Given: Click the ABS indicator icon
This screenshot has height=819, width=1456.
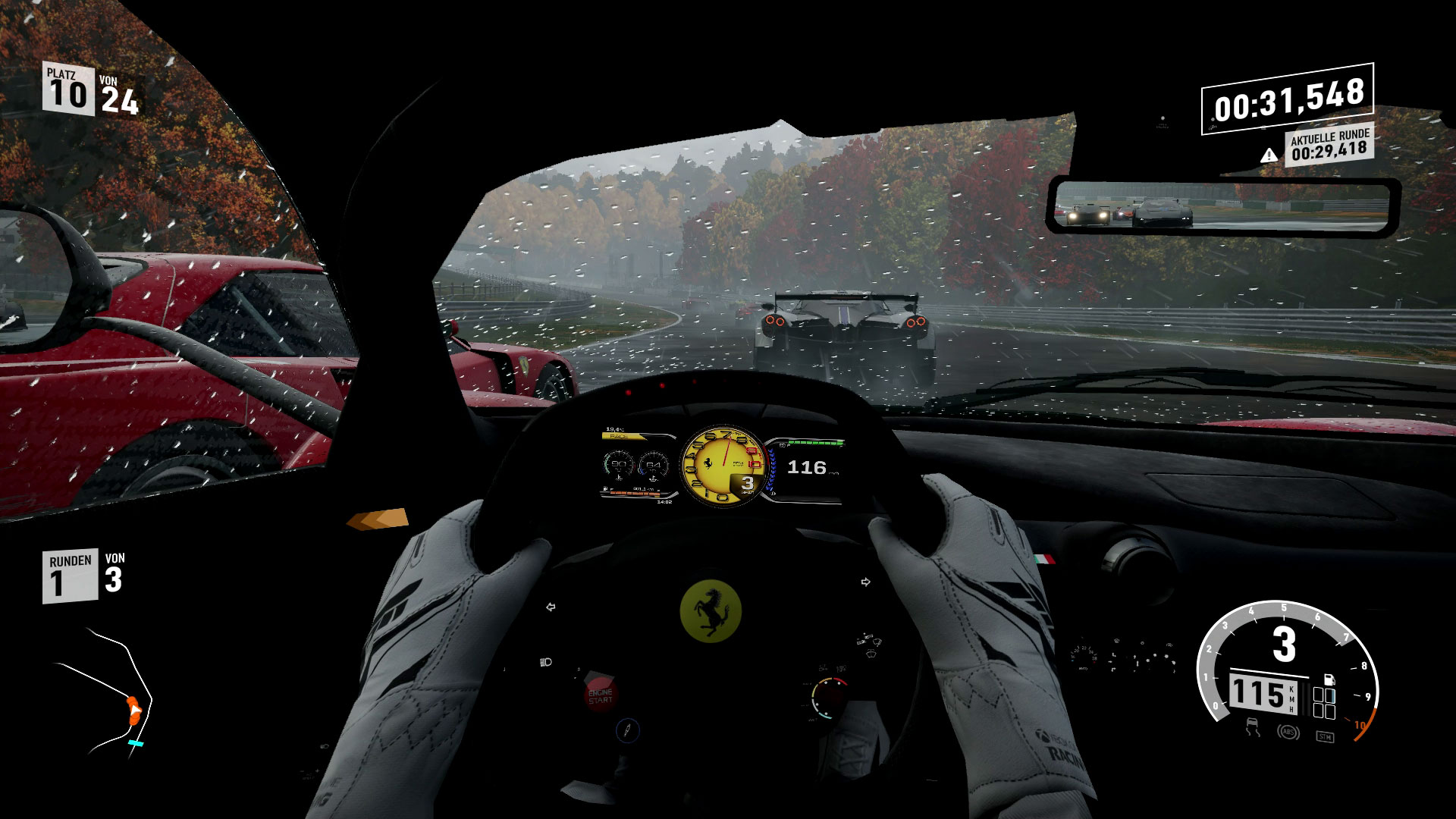Looking at the screenshot, I should (1285, 733).
